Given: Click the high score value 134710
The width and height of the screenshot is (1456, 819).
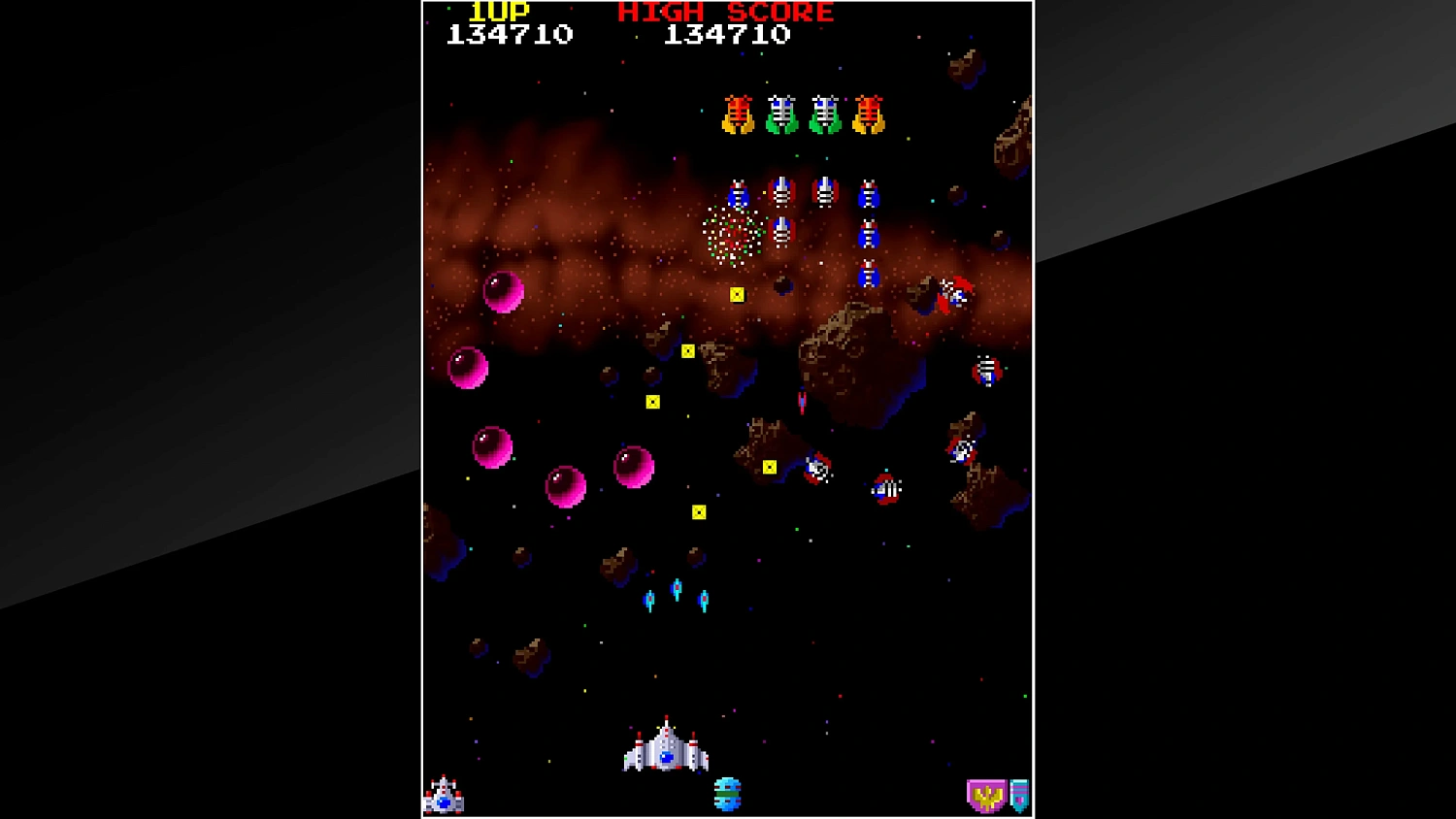Looking at the screenshot, I should pos(728,36).
